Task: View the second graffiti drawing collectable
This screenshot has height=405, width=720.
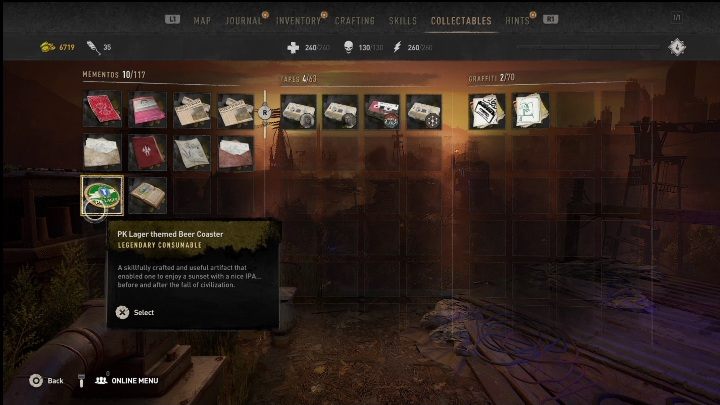Action: (x=530, y=111)
